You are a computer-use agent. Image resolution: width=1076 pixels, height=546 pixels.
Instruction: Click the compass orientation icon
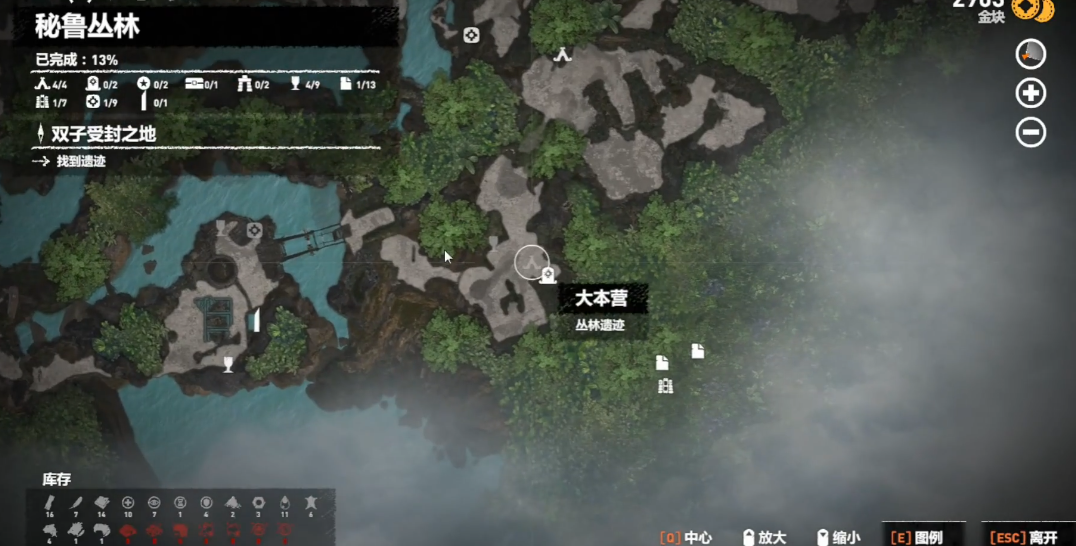1030,54
